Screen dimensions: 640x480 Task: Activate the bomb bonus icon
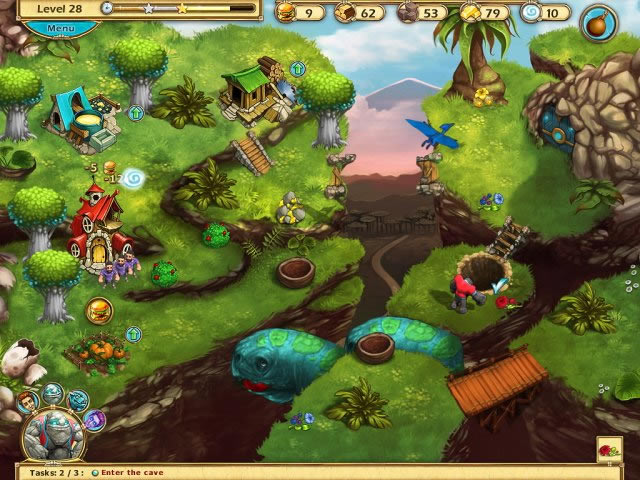point(600,18)
